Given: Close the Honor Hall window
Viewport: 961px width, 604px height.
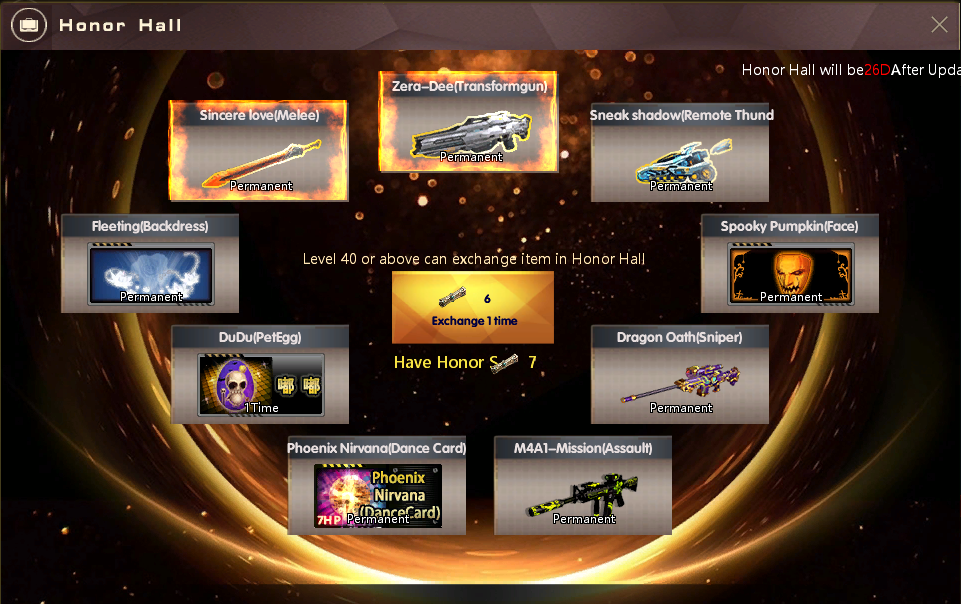Looking at the screenshot, I should coord(939,25).
